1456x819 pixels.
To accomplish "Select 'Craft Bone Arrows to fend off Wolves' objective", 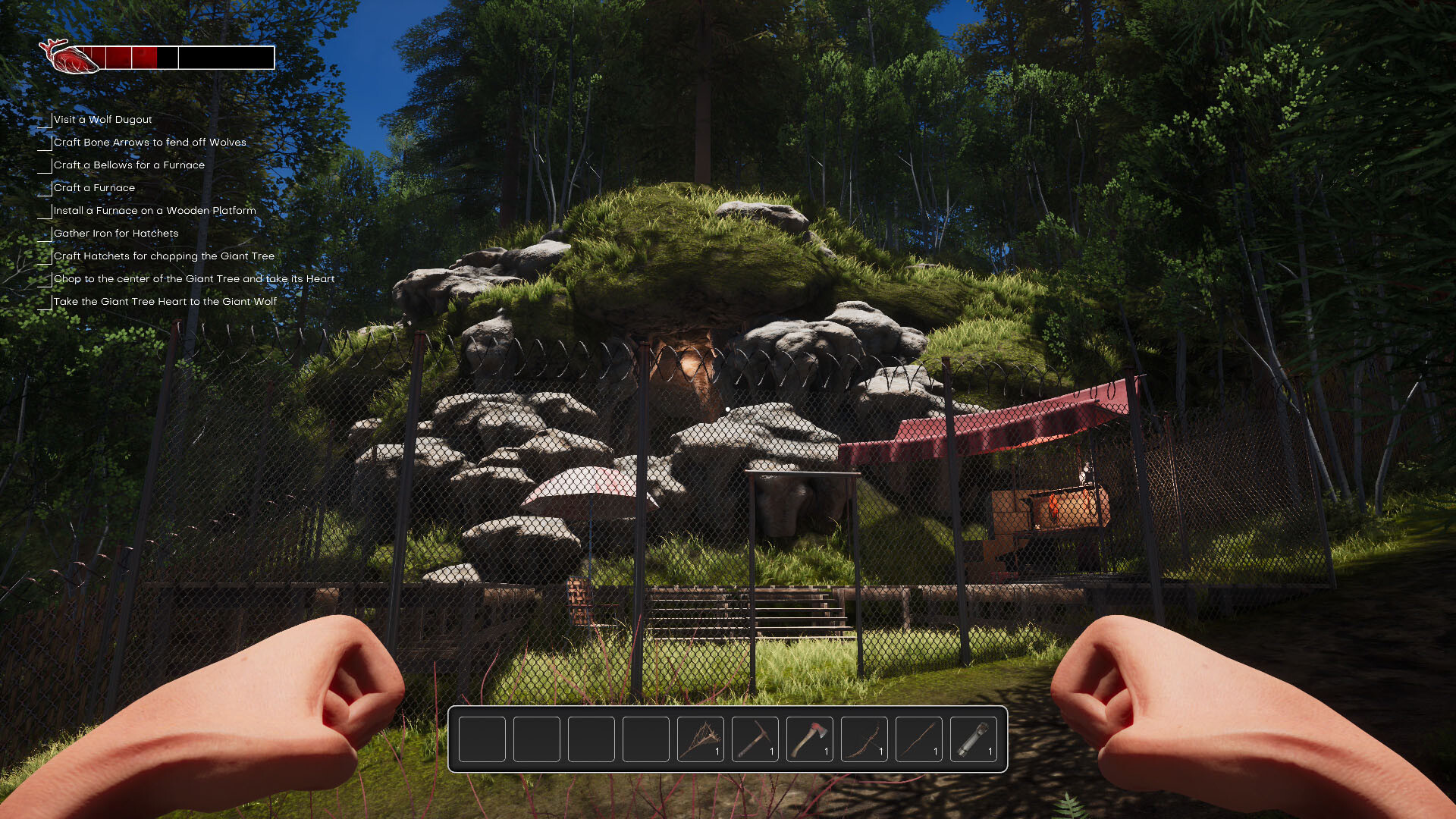I will click(149, 143).
